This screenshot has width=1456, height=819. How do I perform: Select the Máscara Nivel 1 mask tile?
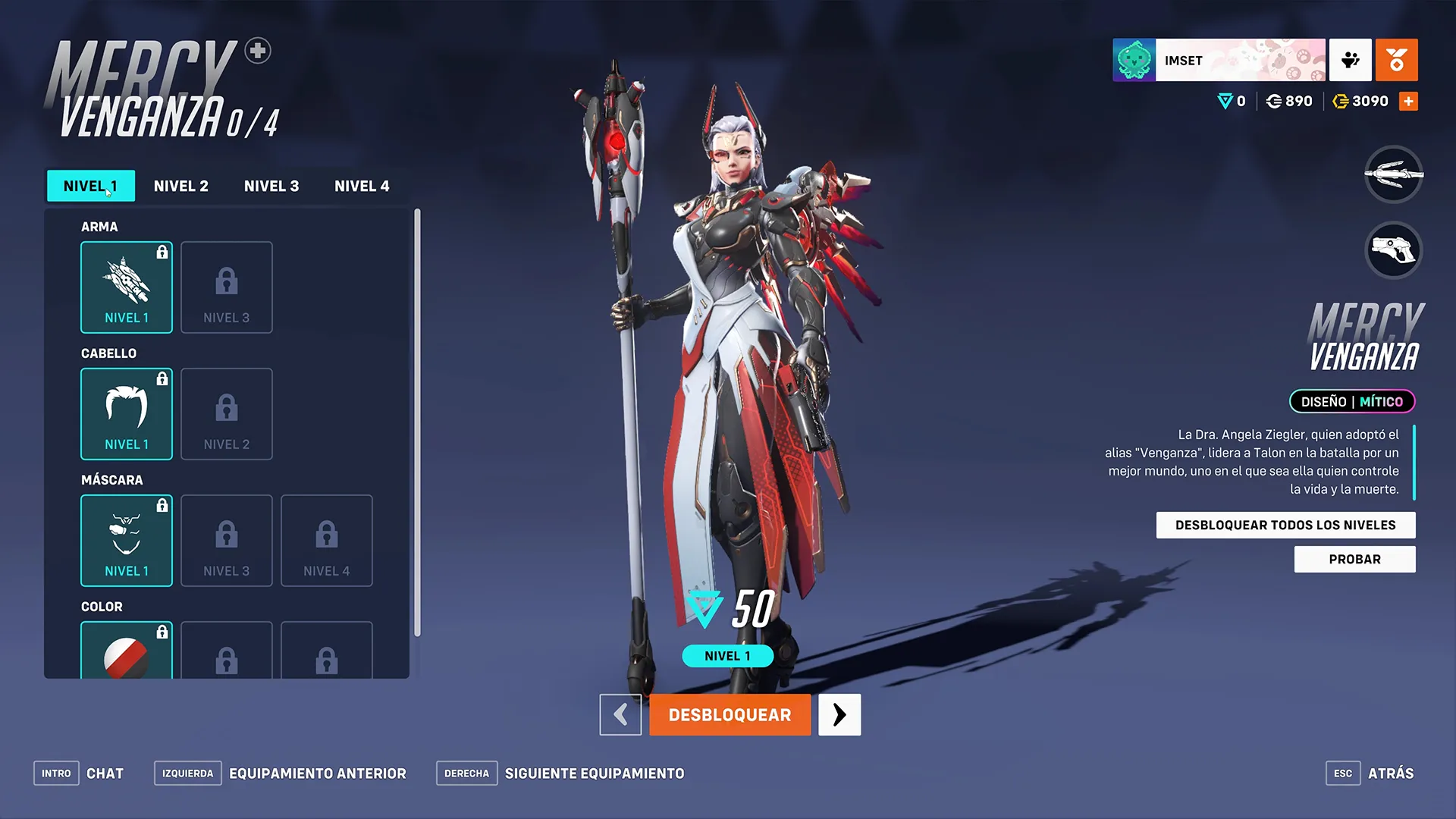pyautogui.click(x=127, y=541)
